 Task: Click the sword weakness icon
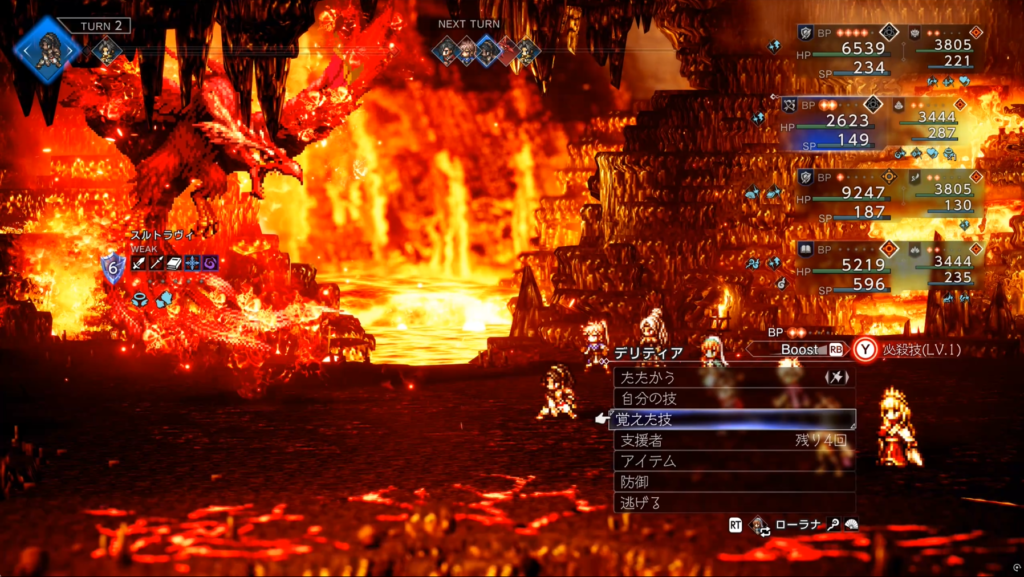[140, 263]
